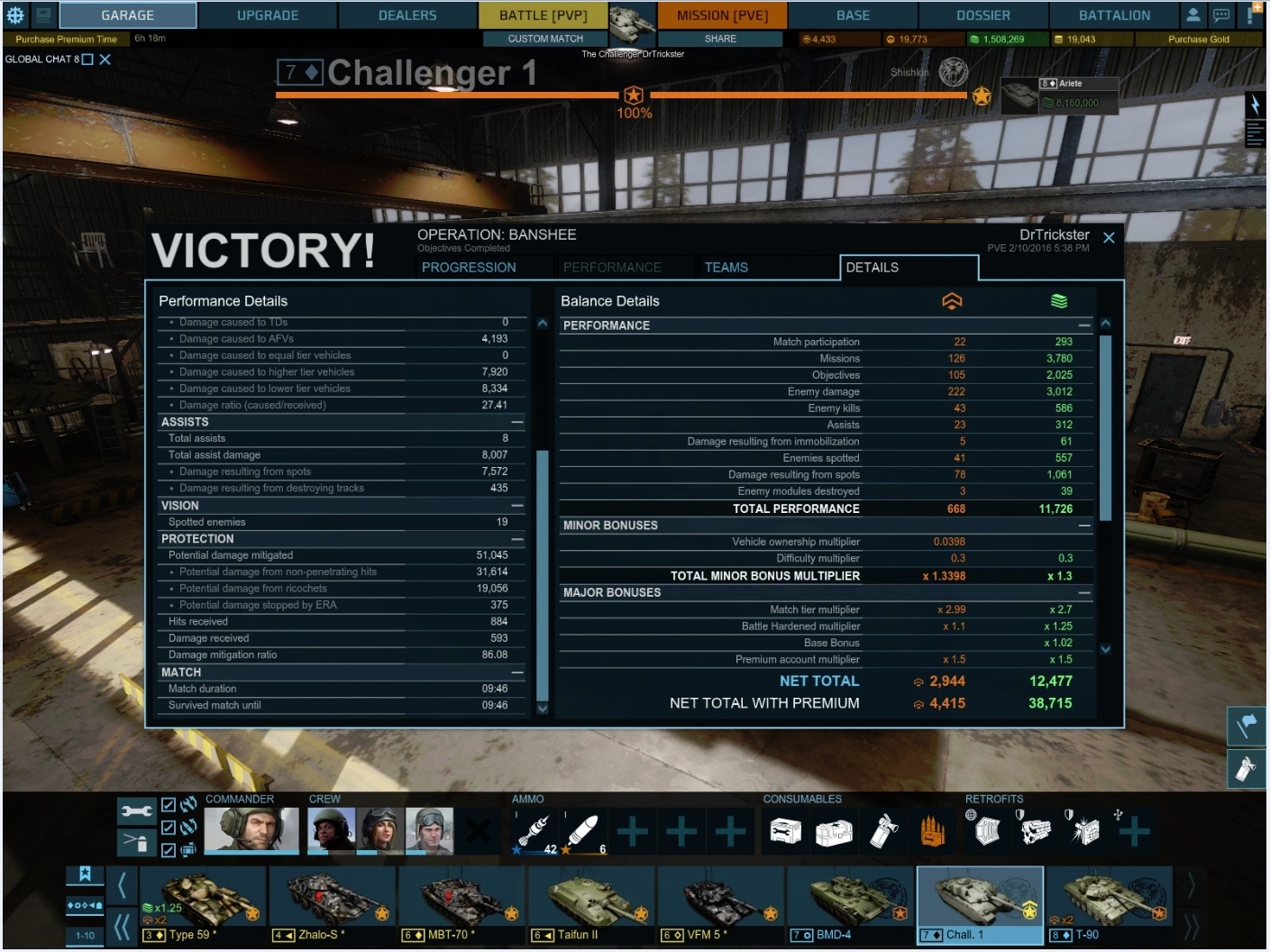Viewport: 1270px width, 952px height.
Task: Collapse the ASSISTS section in Performance Details
Action: tap(516, 421)
